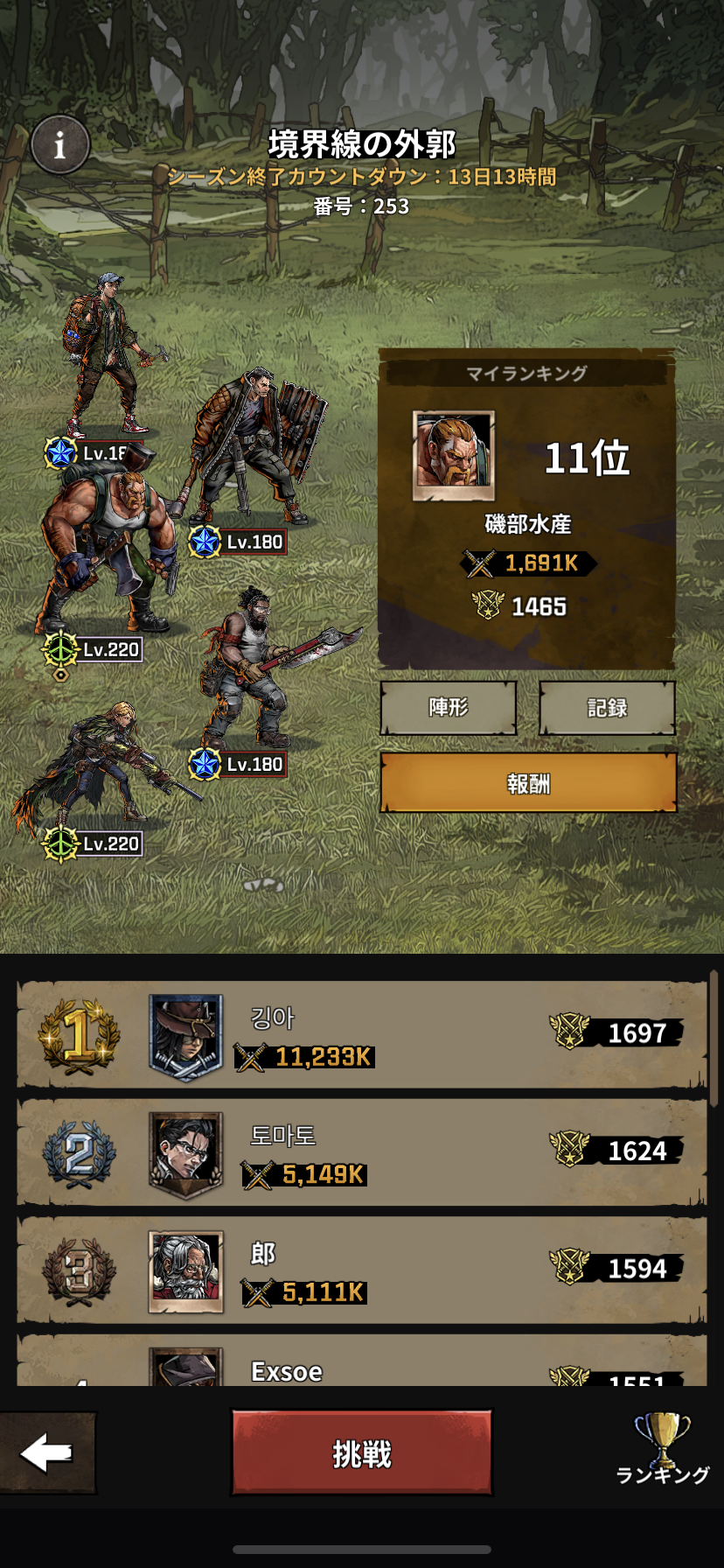Select third-place player 郎 row
The image size is (724, 1568).
click(x=362, y=1270)
